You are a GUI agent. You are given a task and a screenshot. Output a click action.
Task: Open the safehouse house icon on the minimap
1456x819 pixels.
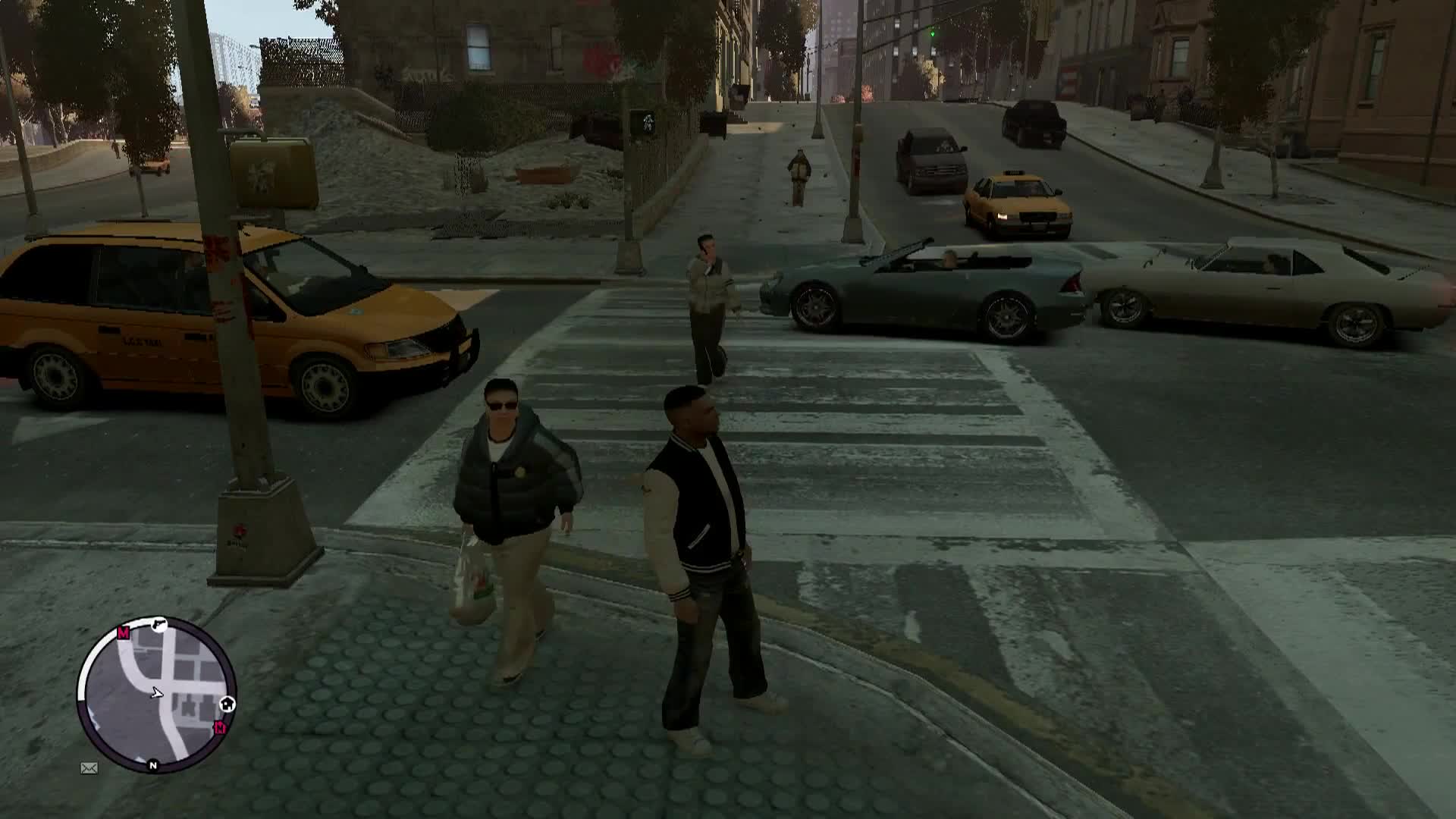click(227, 704)
